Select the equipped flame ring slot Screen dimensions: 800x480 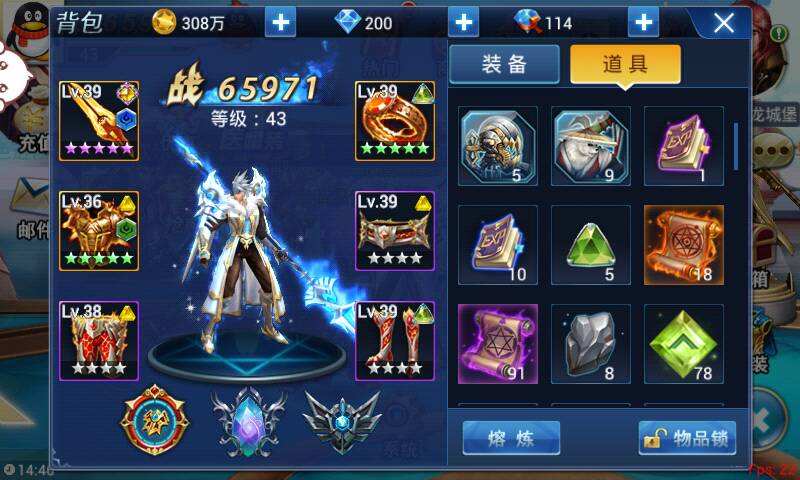pos(395,120)
